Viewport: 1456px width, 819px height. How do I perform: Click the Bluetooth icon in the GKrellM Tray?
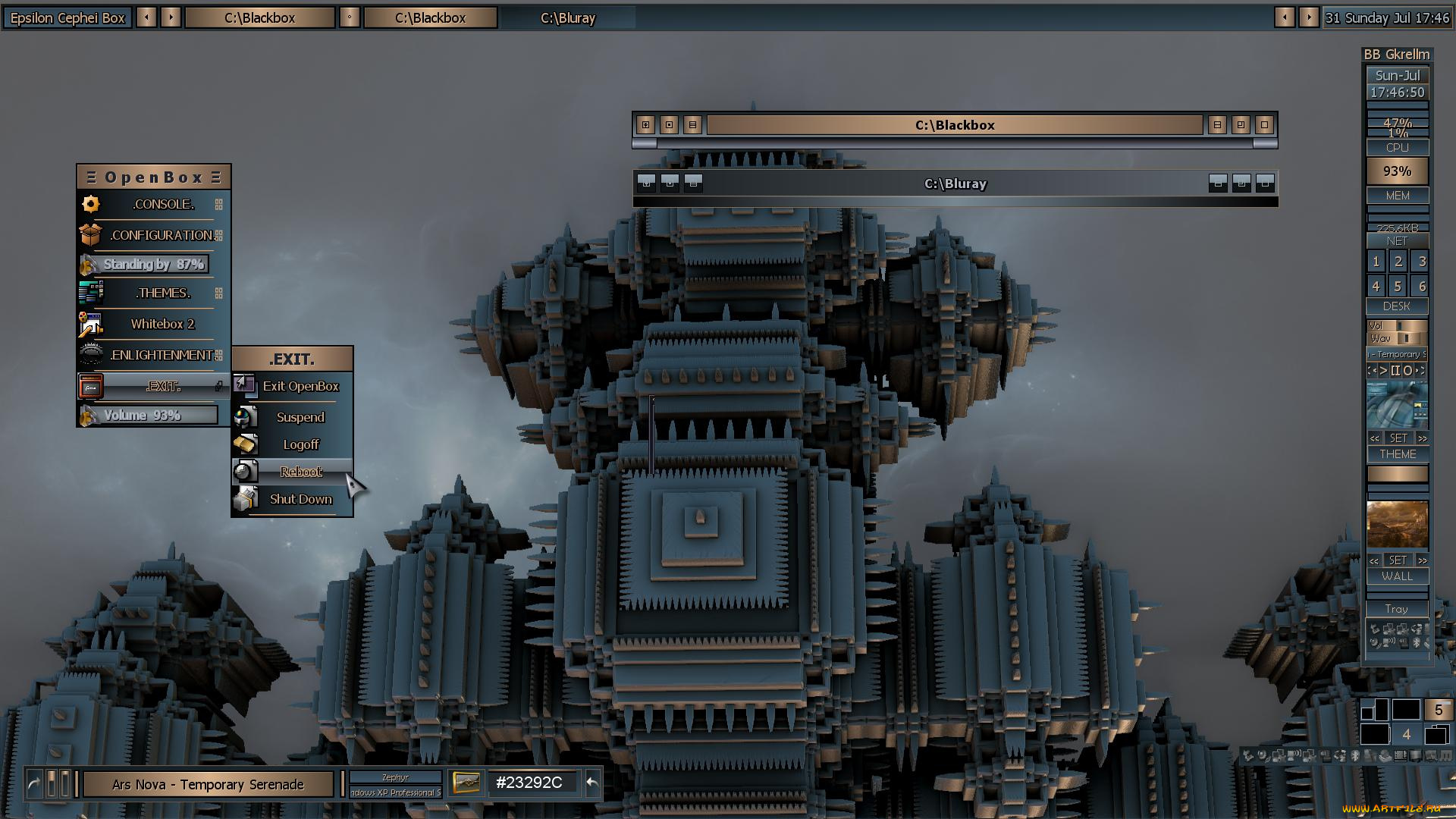[1417, 642]
